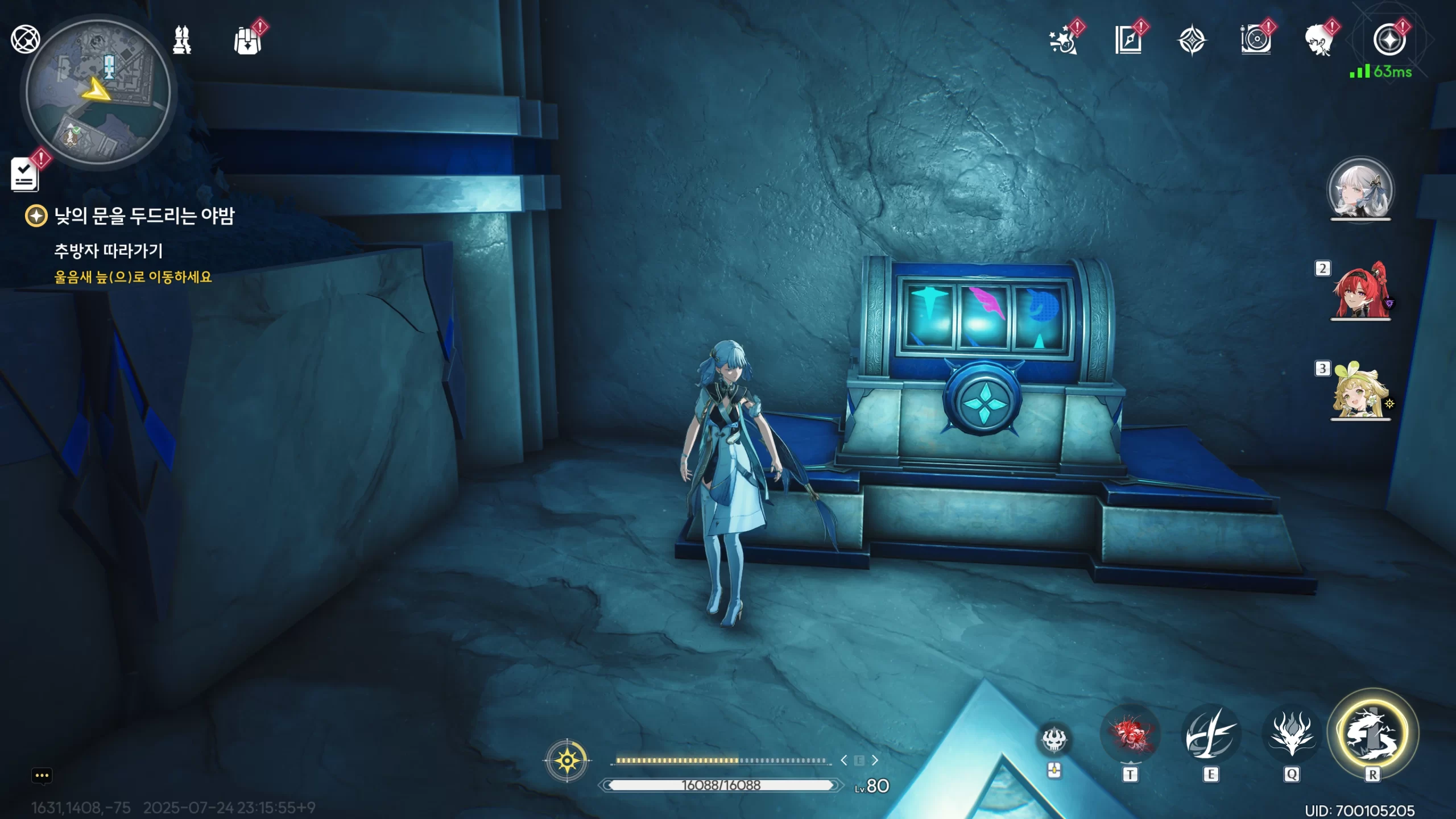This screenshot has height=819, width=1456.
Task: Activate the red flower utility skill
Action: click(1130, 735)
